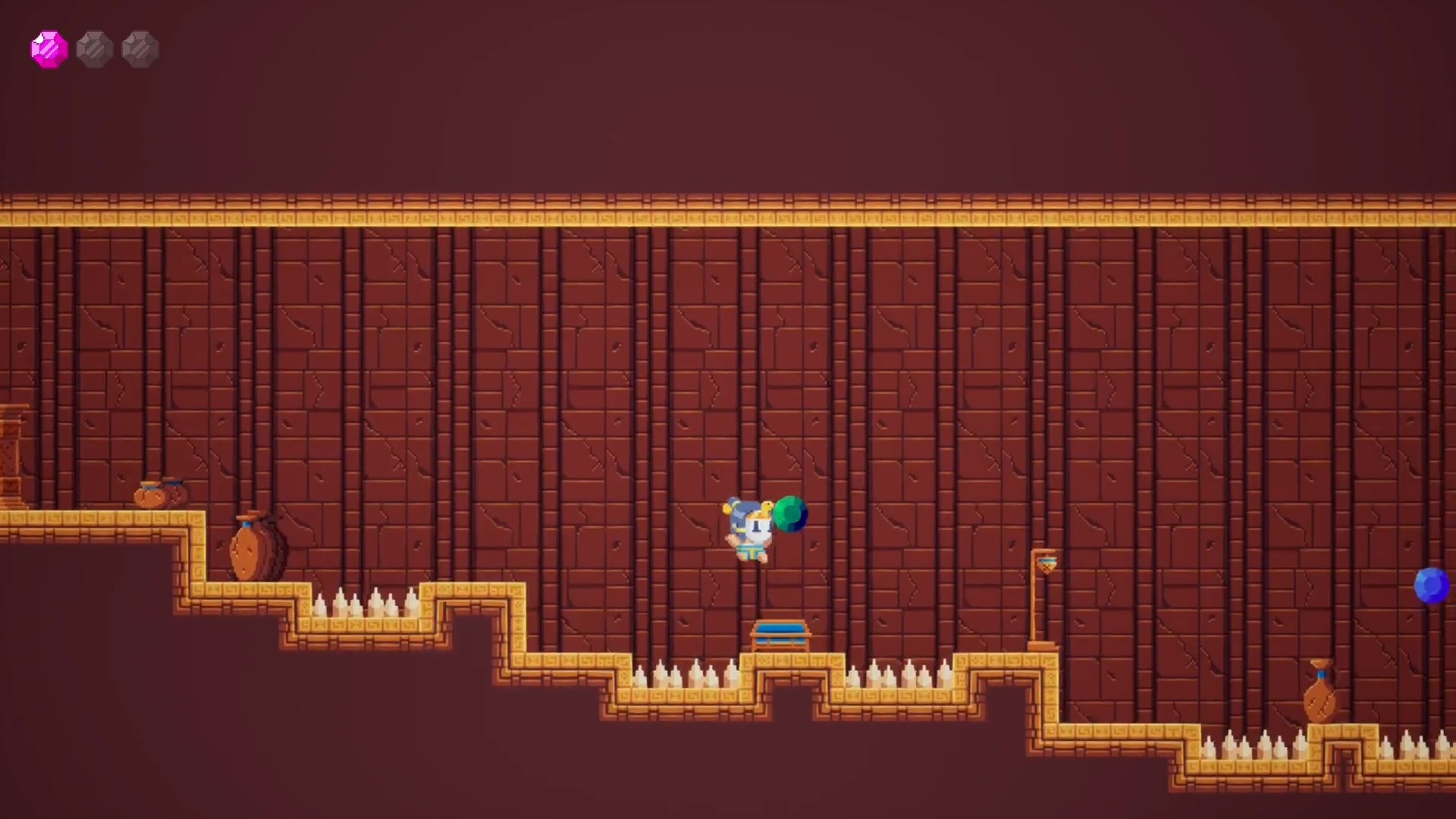Toggle the pink collectible gem indicator
This screenshot has height=819, width=1456.
point(48,49)
